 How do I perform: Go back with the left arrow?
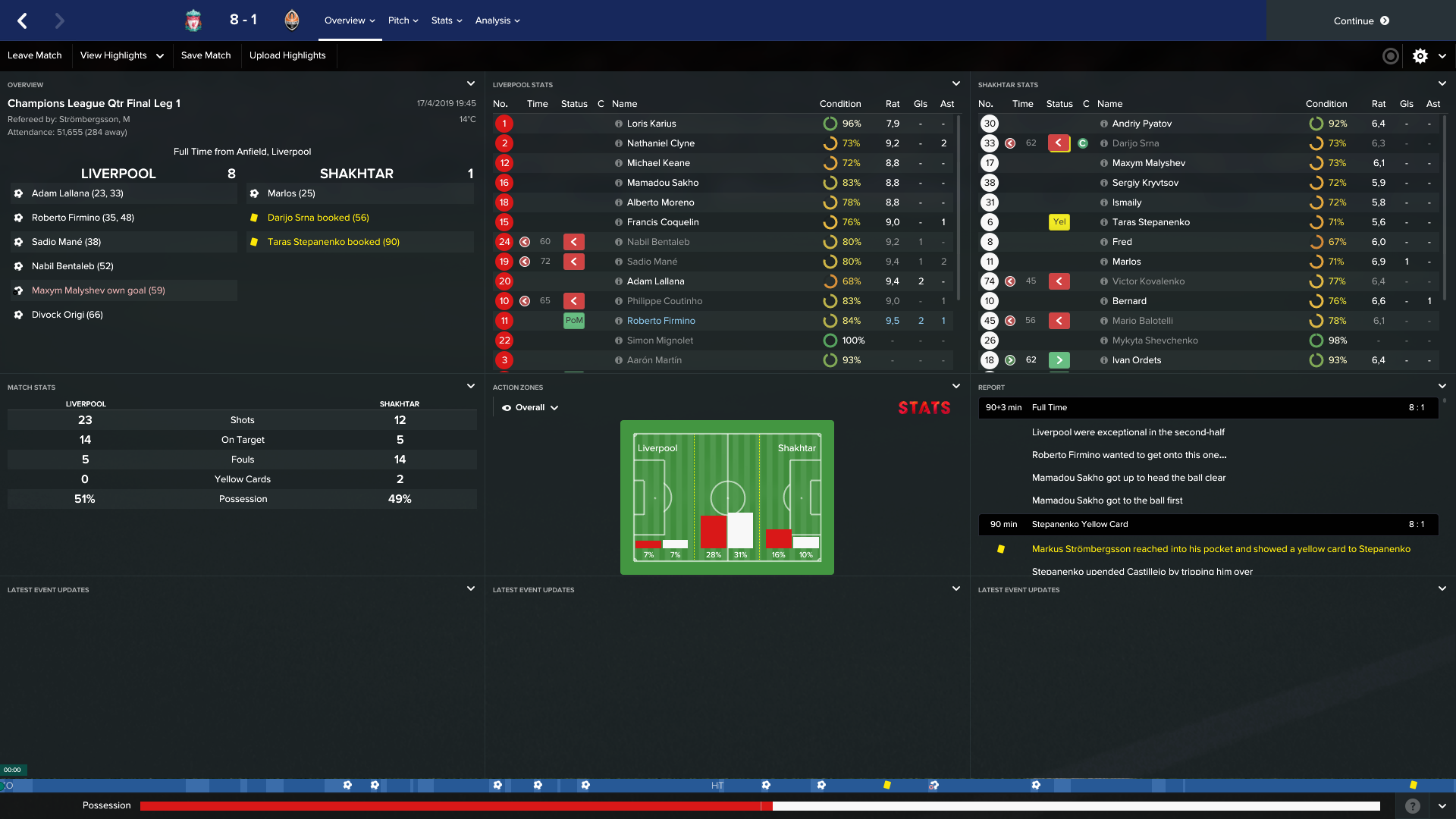pos(23,20)
